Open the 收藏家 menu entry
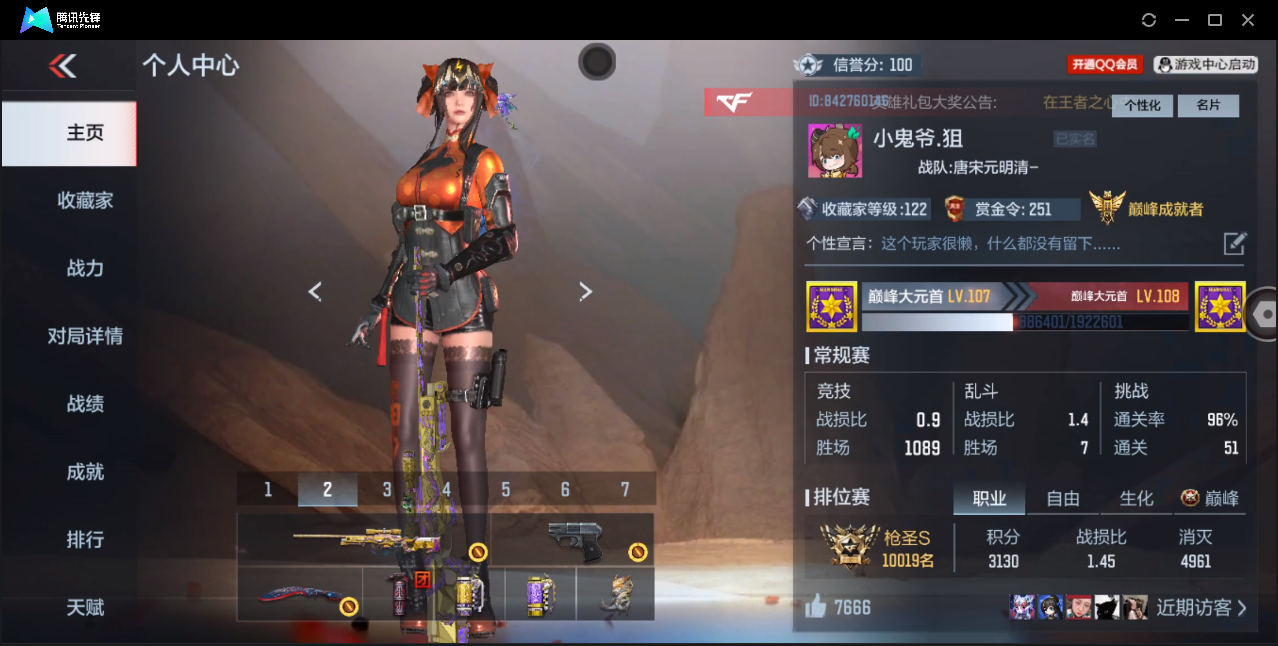1278x646 pixels. click(x=85, y=201)
